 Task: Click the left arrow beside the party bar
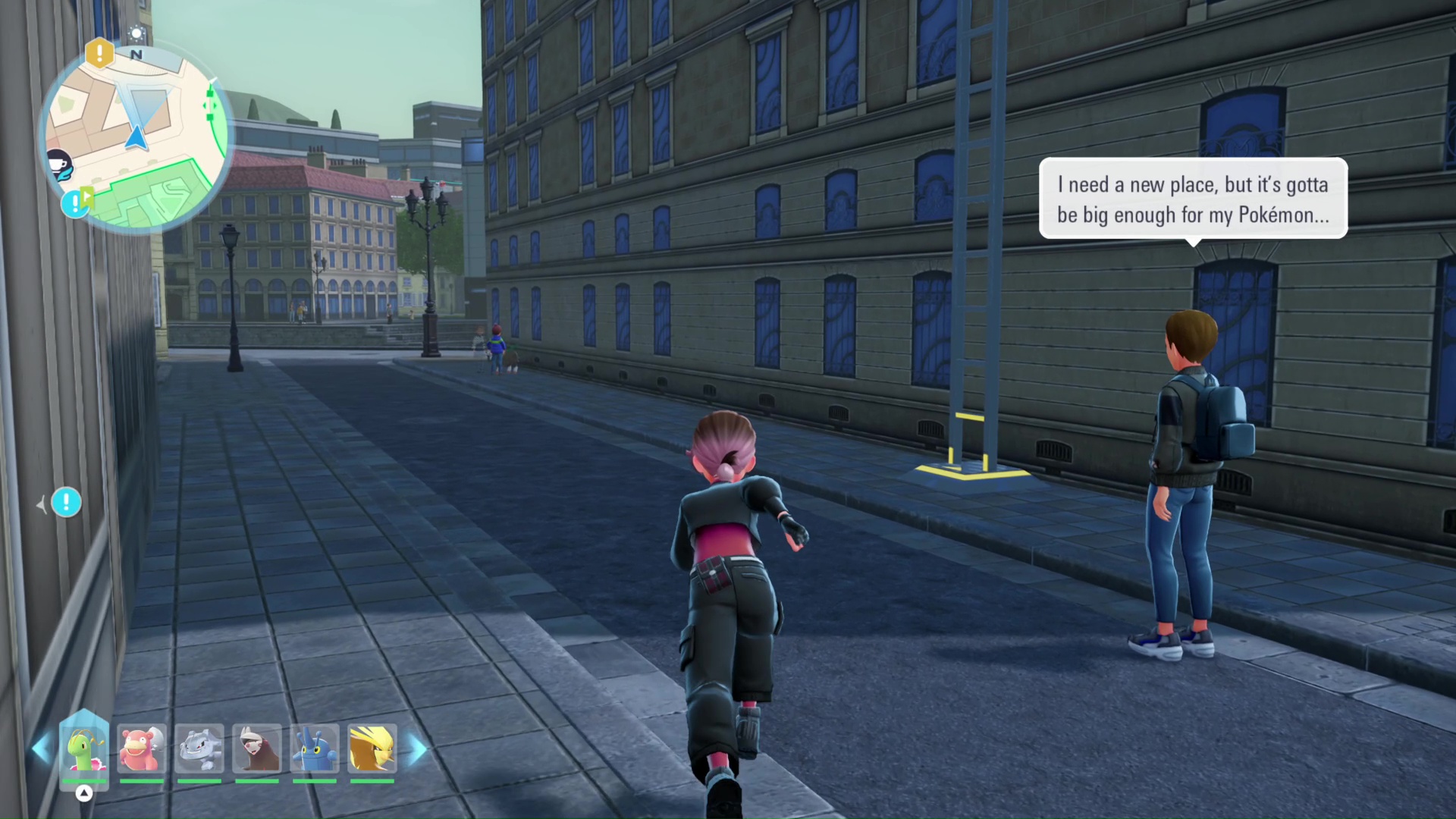[x=41, y=749]
